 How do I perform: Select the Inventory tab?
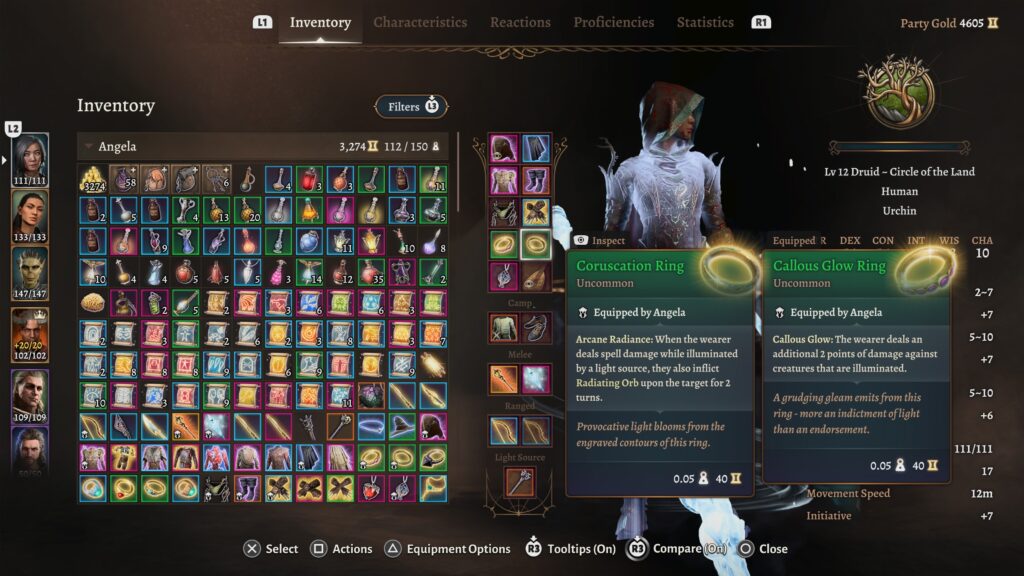tap(320, 22)
